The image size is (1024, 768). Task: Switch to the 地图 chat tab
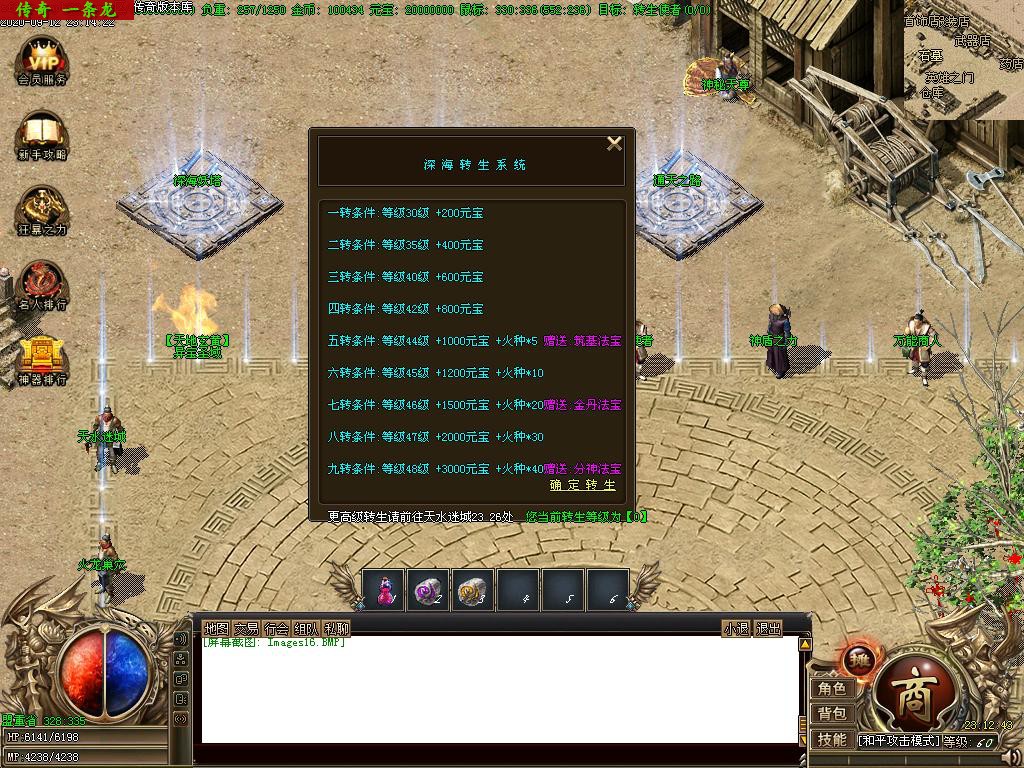pyautogui.click(x=216, y=629)
